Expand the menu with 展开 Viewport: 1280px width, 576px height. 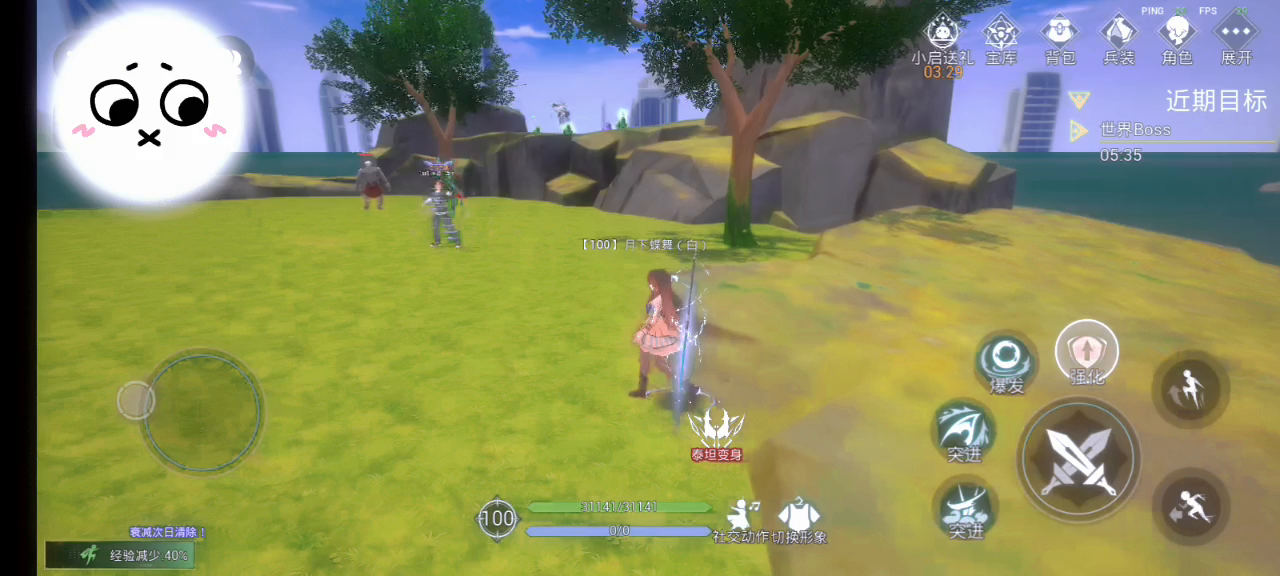[x=1236, y=36]
